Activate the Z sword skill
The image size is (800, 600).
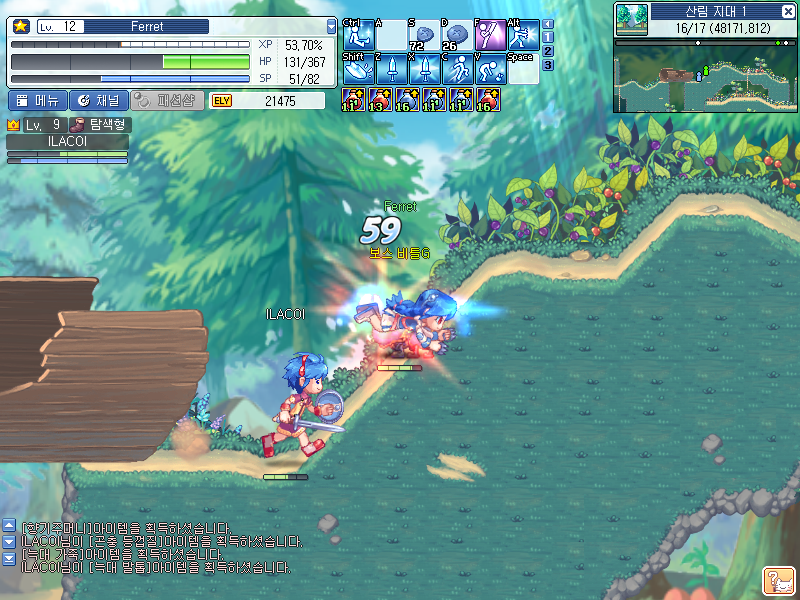pos(391,68)
